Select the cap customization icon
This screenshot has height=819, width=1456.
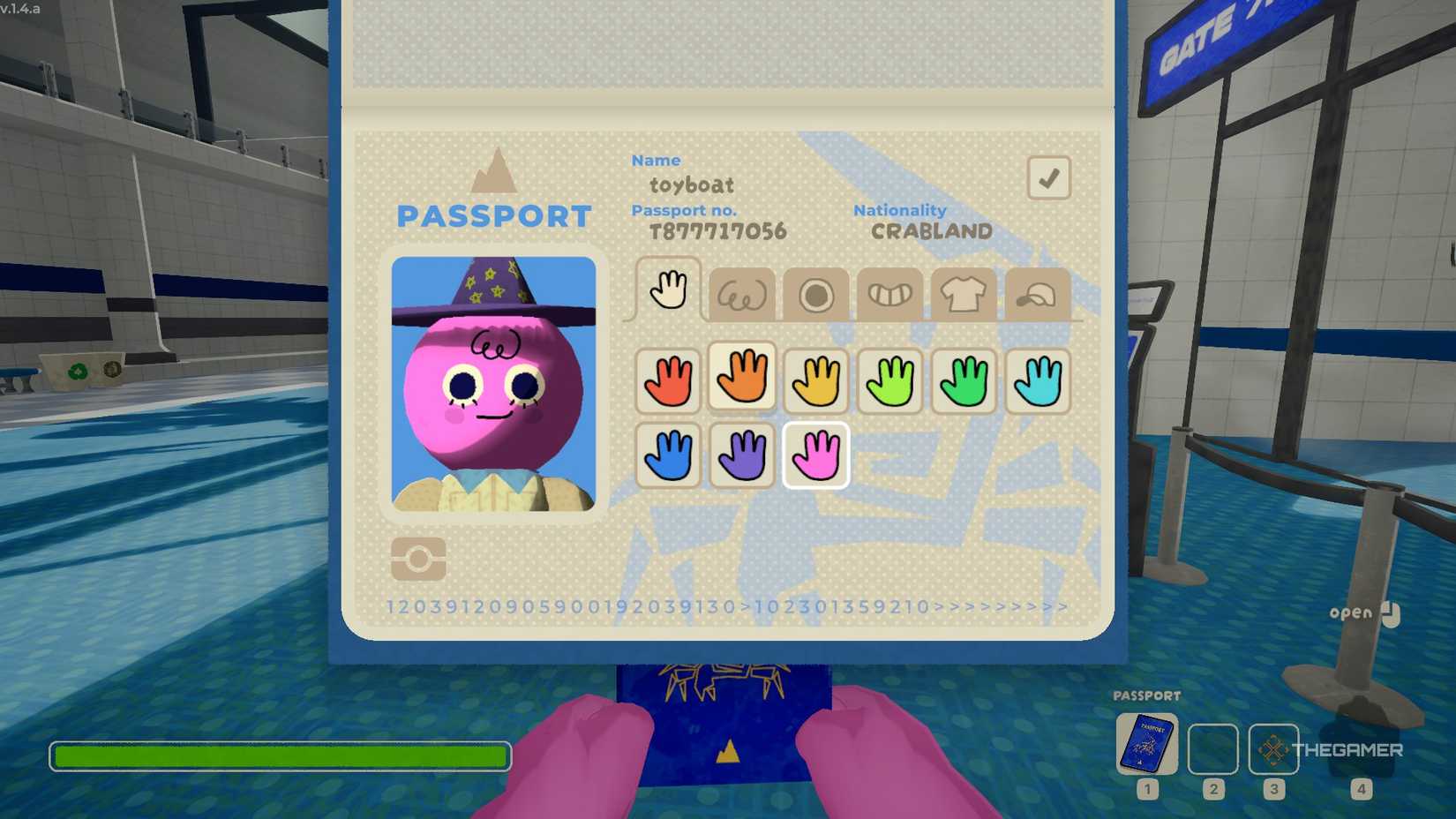pyautogui.click(x=1039, y=294)
